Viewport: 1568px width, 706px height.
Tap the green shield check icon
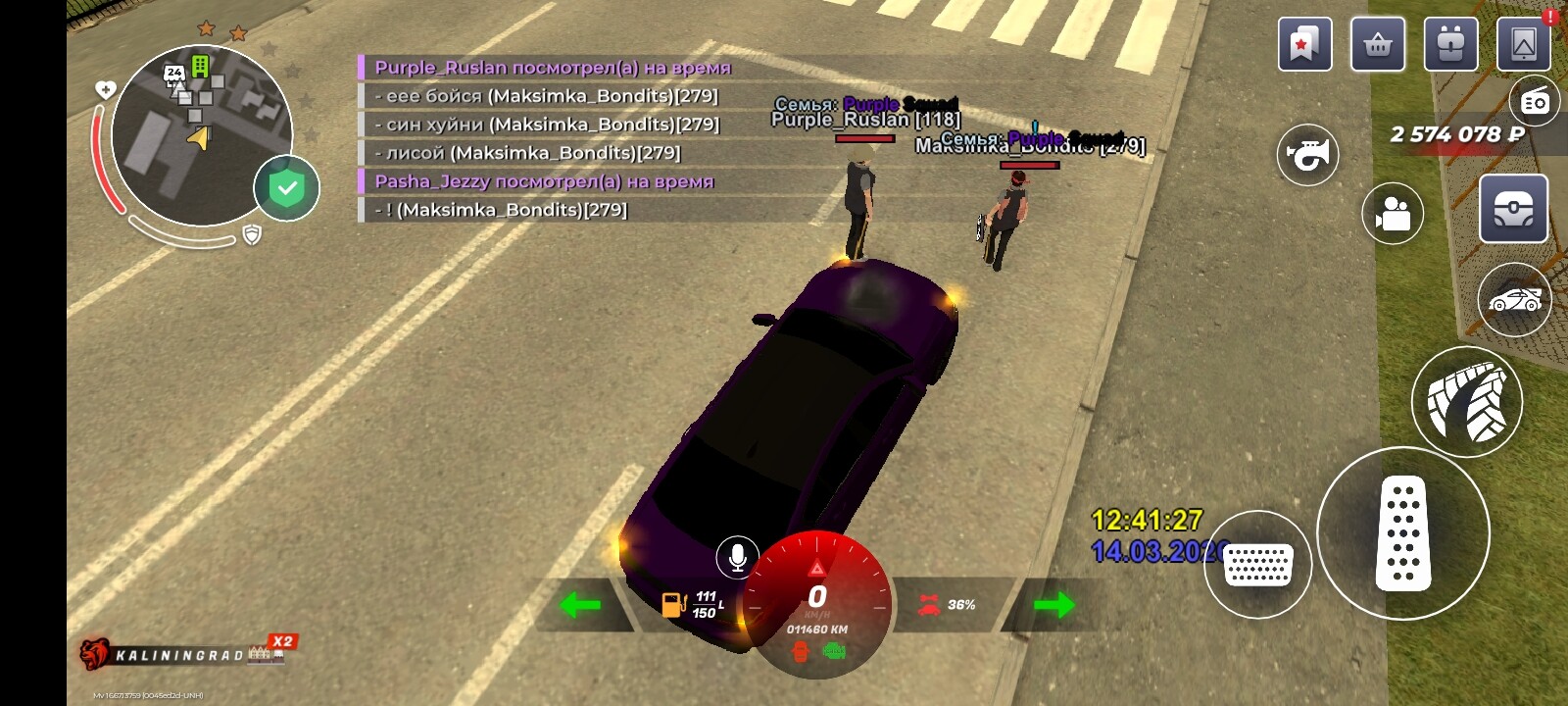coord(286,188)
